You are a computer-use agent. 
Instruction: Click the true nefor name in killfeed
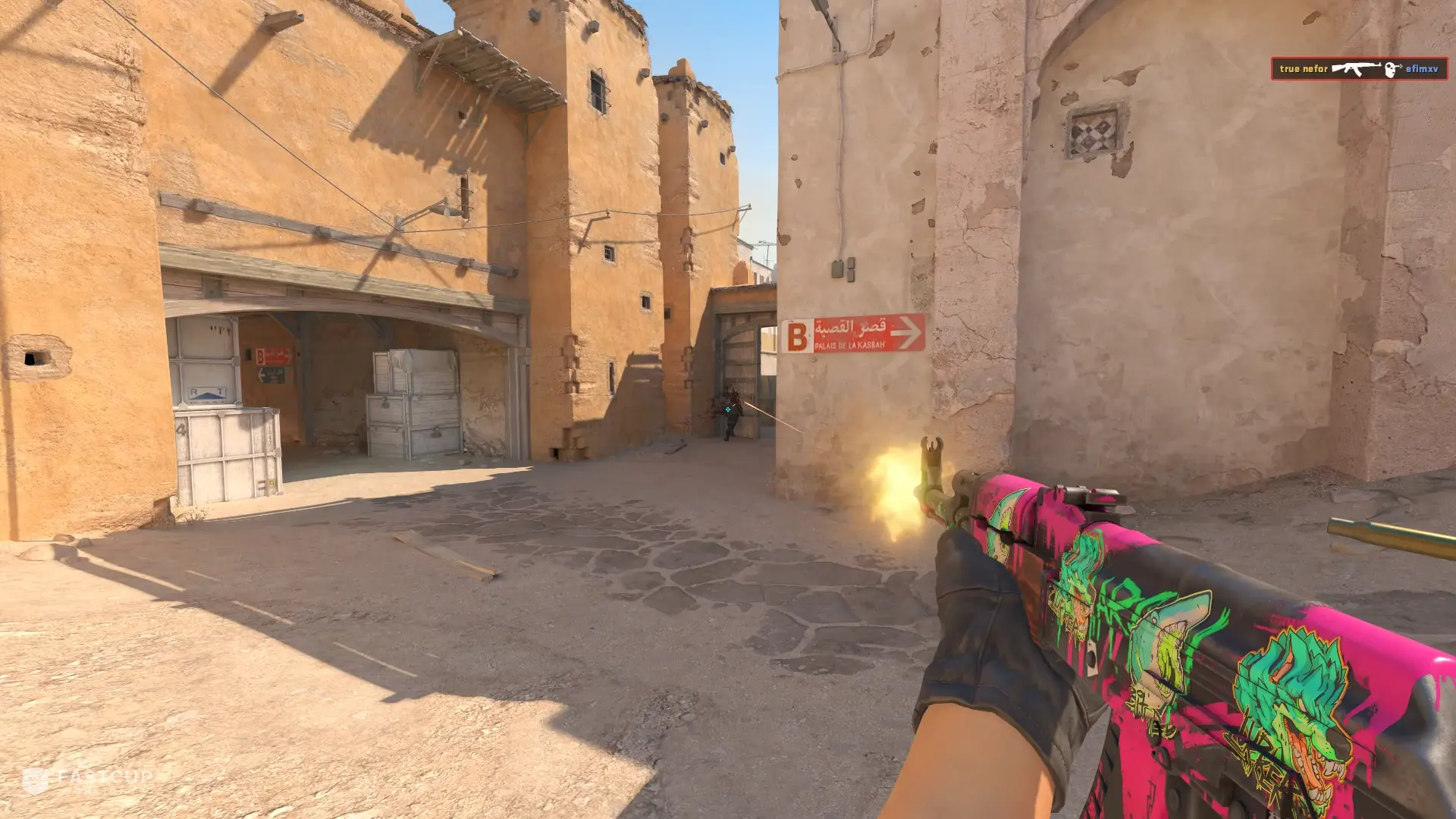1303,69
